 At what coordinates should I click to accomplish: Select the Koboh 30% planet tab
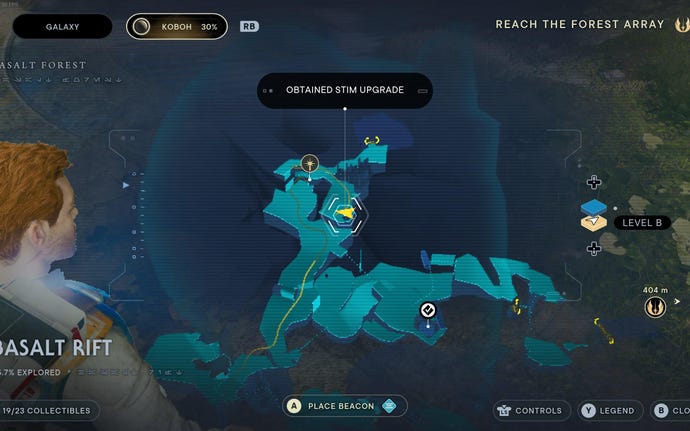click(x=176, y=26)
